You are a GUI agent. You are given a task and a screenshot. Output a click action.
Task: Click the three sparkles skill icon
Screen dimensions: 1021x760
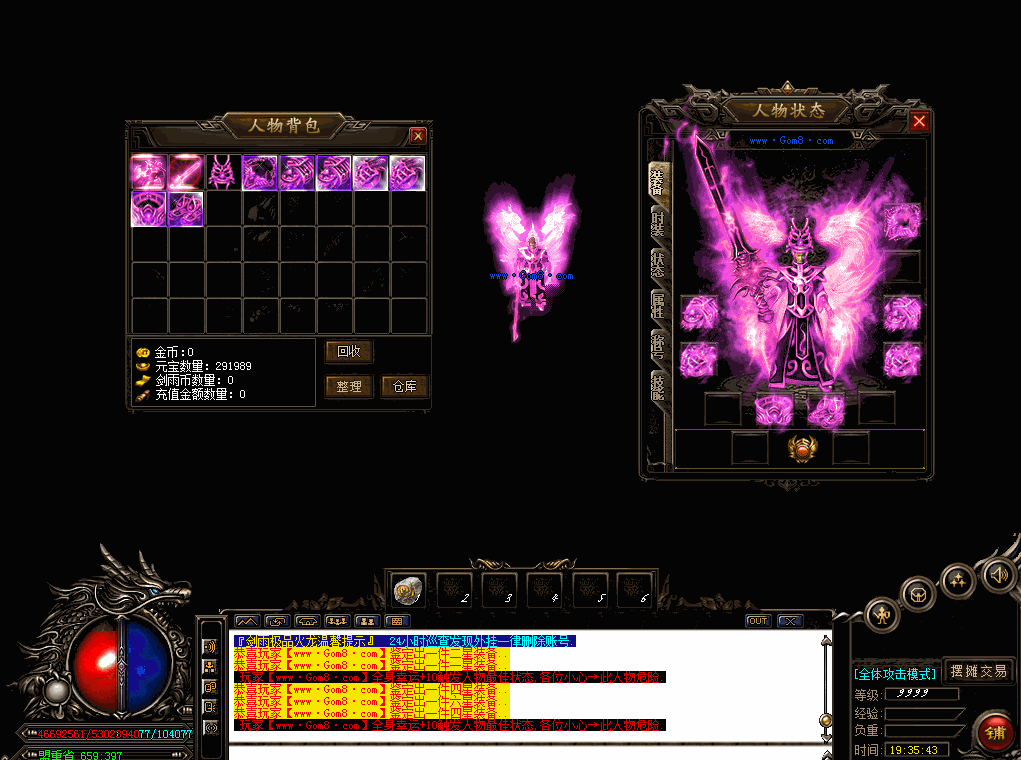tap(959, 579)
